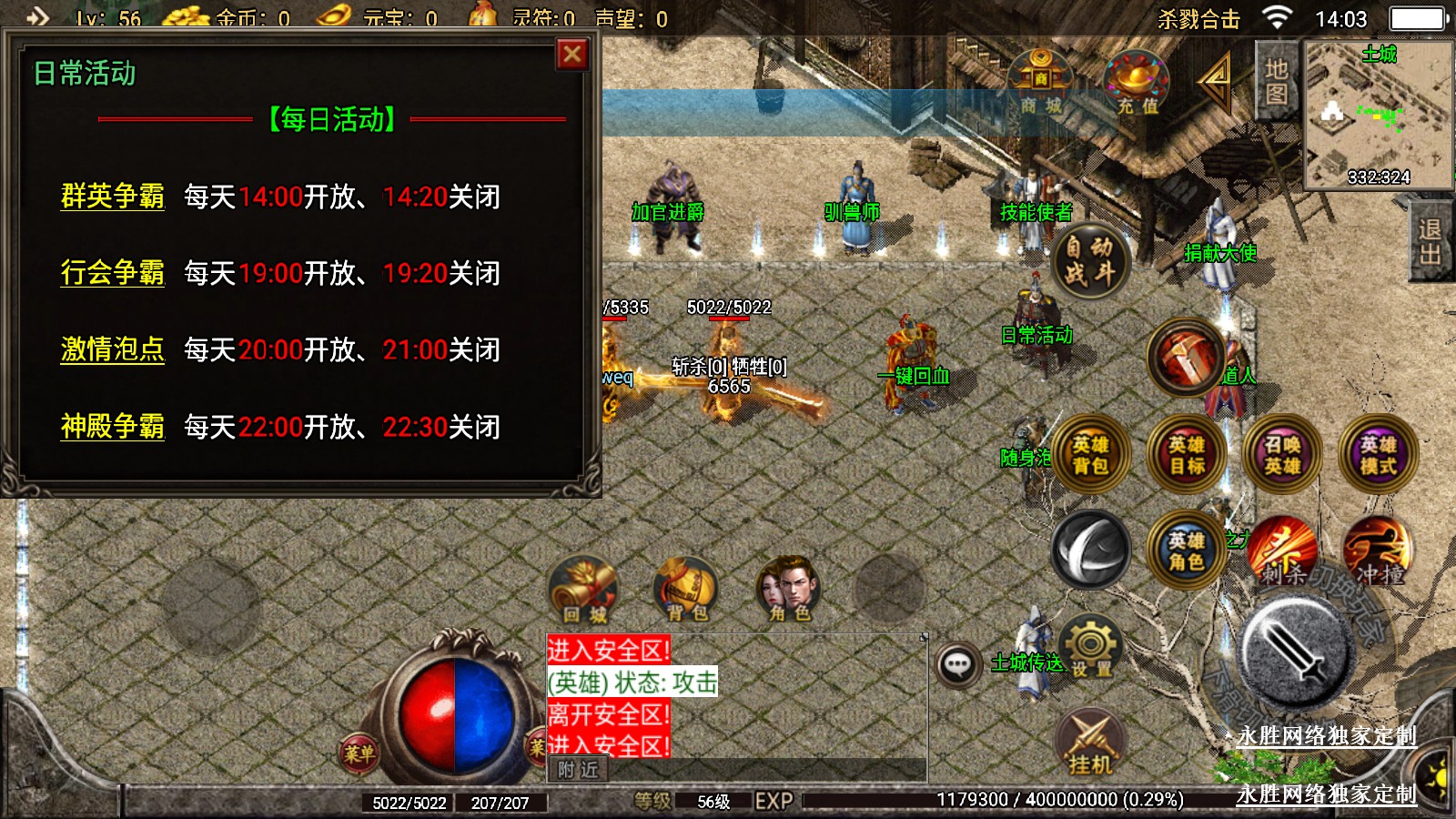Open the 地图 map button
Image resolution: width=1456 pixels, height=819 pixels.
click(x=1276, y=82)
